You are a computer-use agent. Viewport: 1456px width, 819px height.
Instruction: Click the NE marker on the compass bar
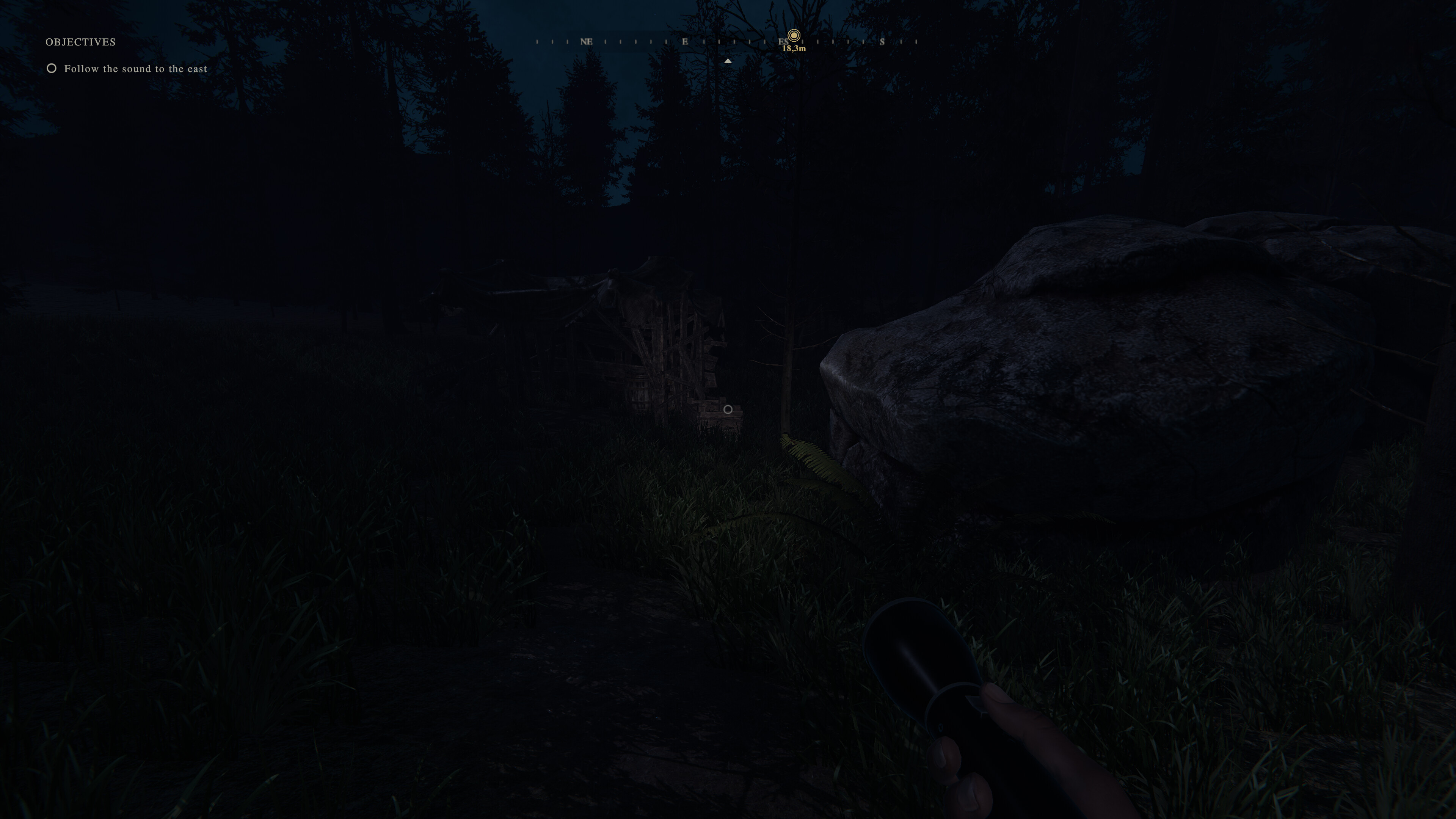pos(587,42)
